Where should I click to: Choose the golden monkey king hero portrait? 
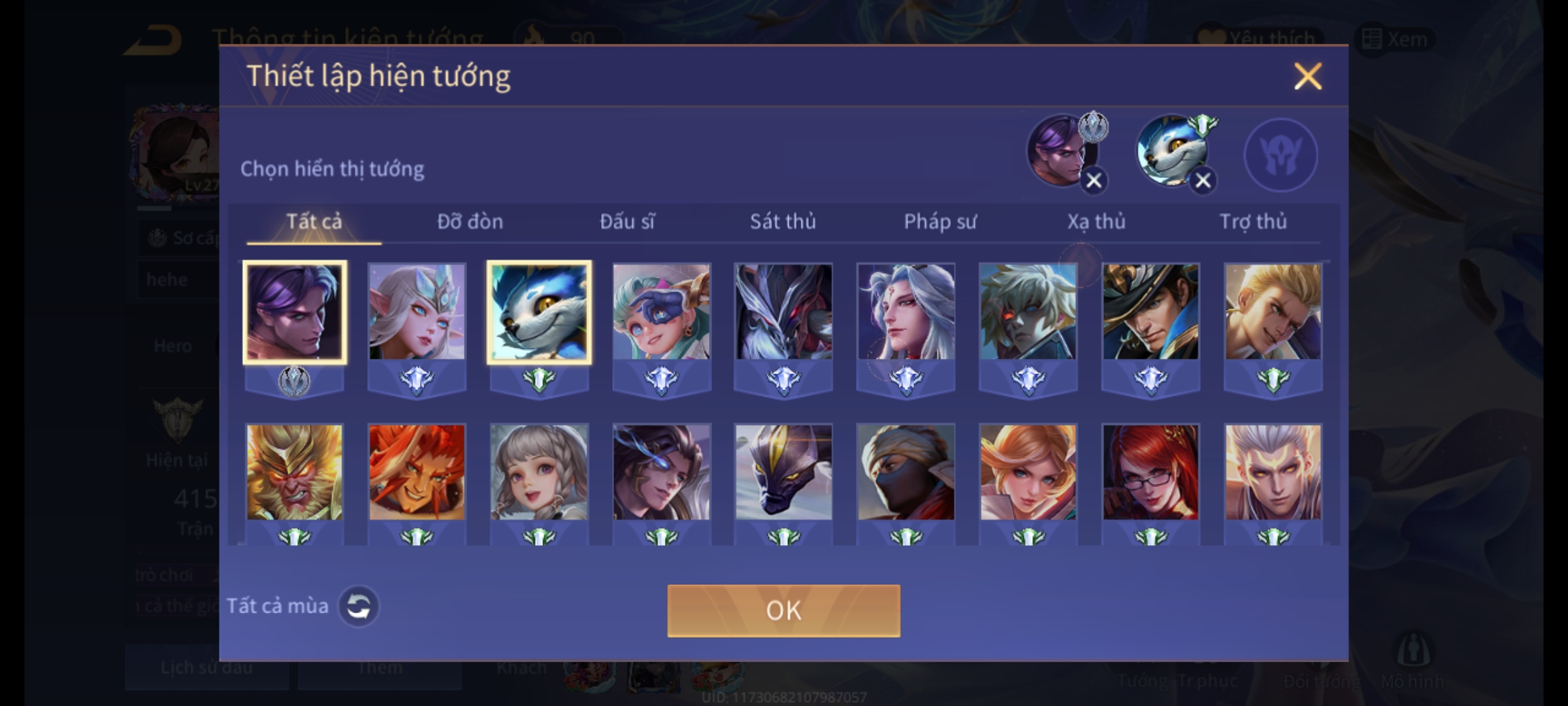(294, 473)
